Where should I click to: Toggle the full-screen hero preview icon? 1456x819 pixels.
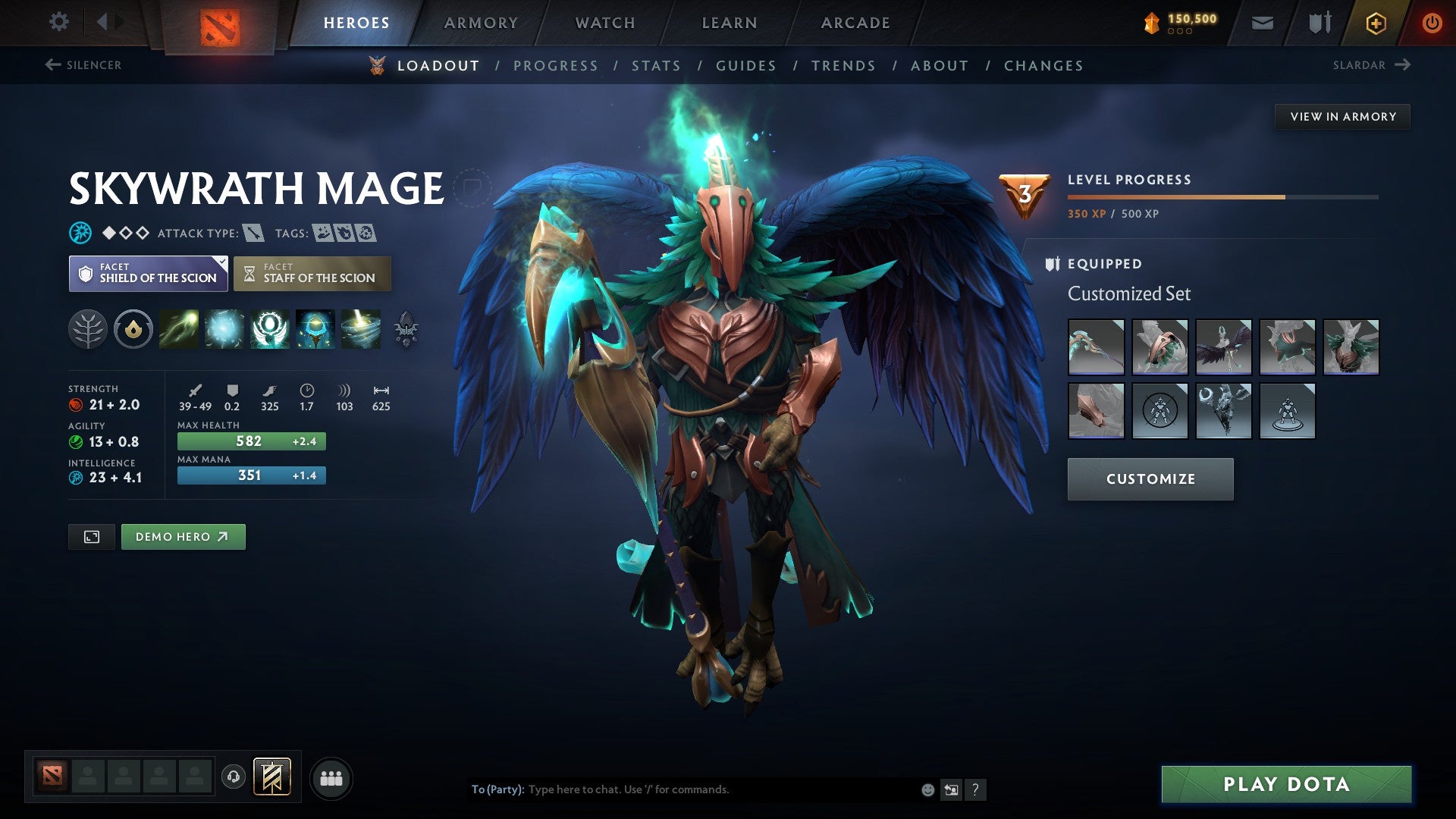click(91, 536)
